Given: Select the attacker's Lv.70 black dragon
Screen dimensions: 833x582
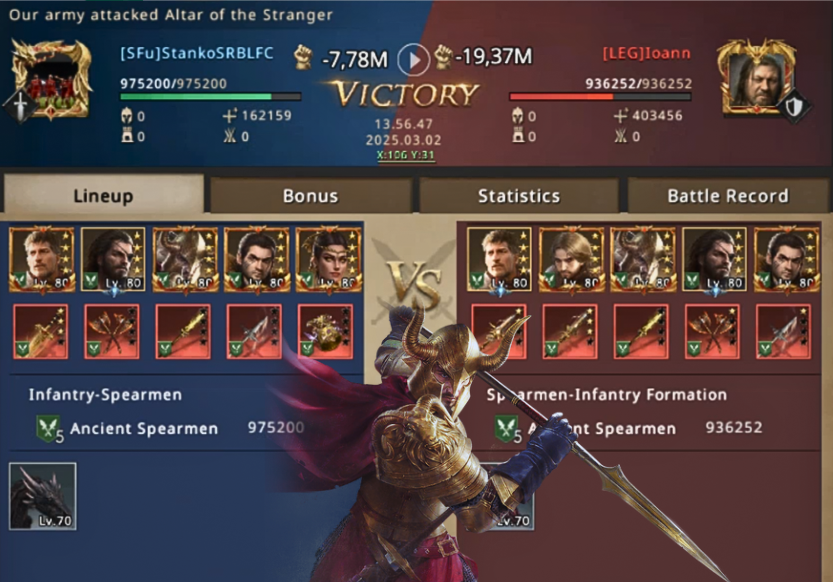Looking at the screenshot, I should (43, 496).
